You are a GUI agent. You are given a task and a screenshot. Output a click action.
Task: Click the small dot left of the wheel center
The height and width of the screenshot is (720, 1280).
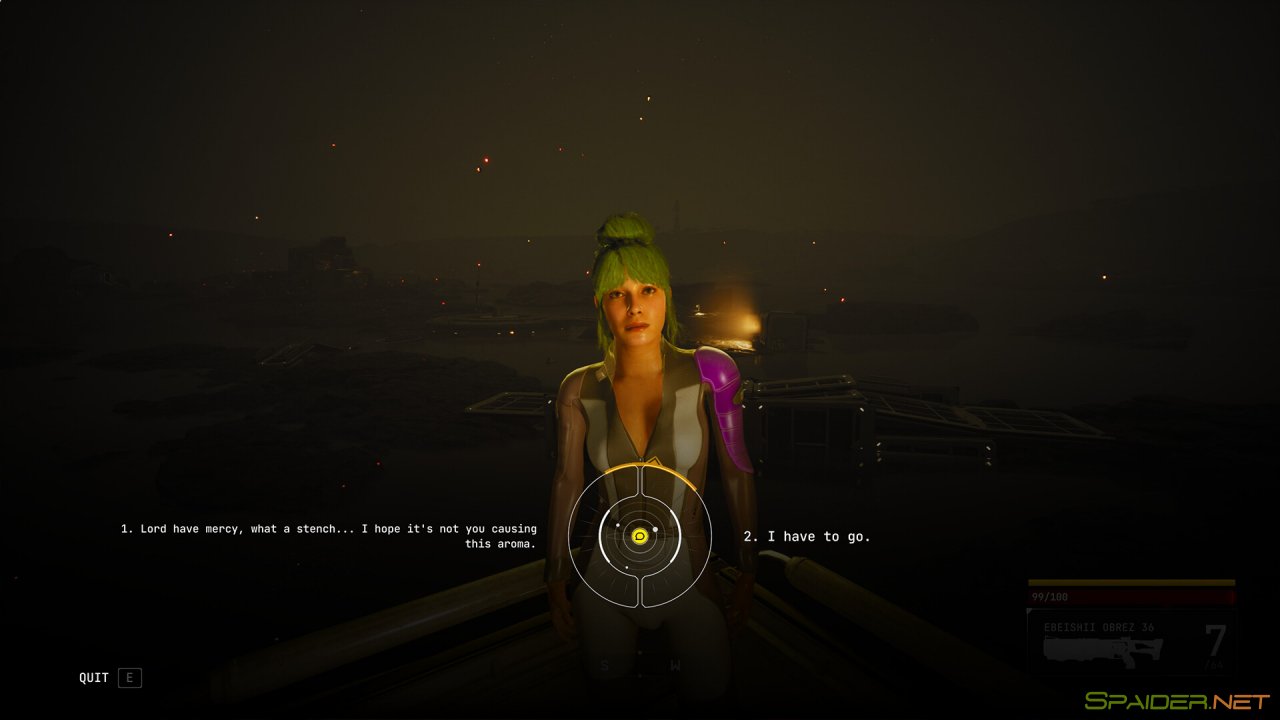[617, 525]
